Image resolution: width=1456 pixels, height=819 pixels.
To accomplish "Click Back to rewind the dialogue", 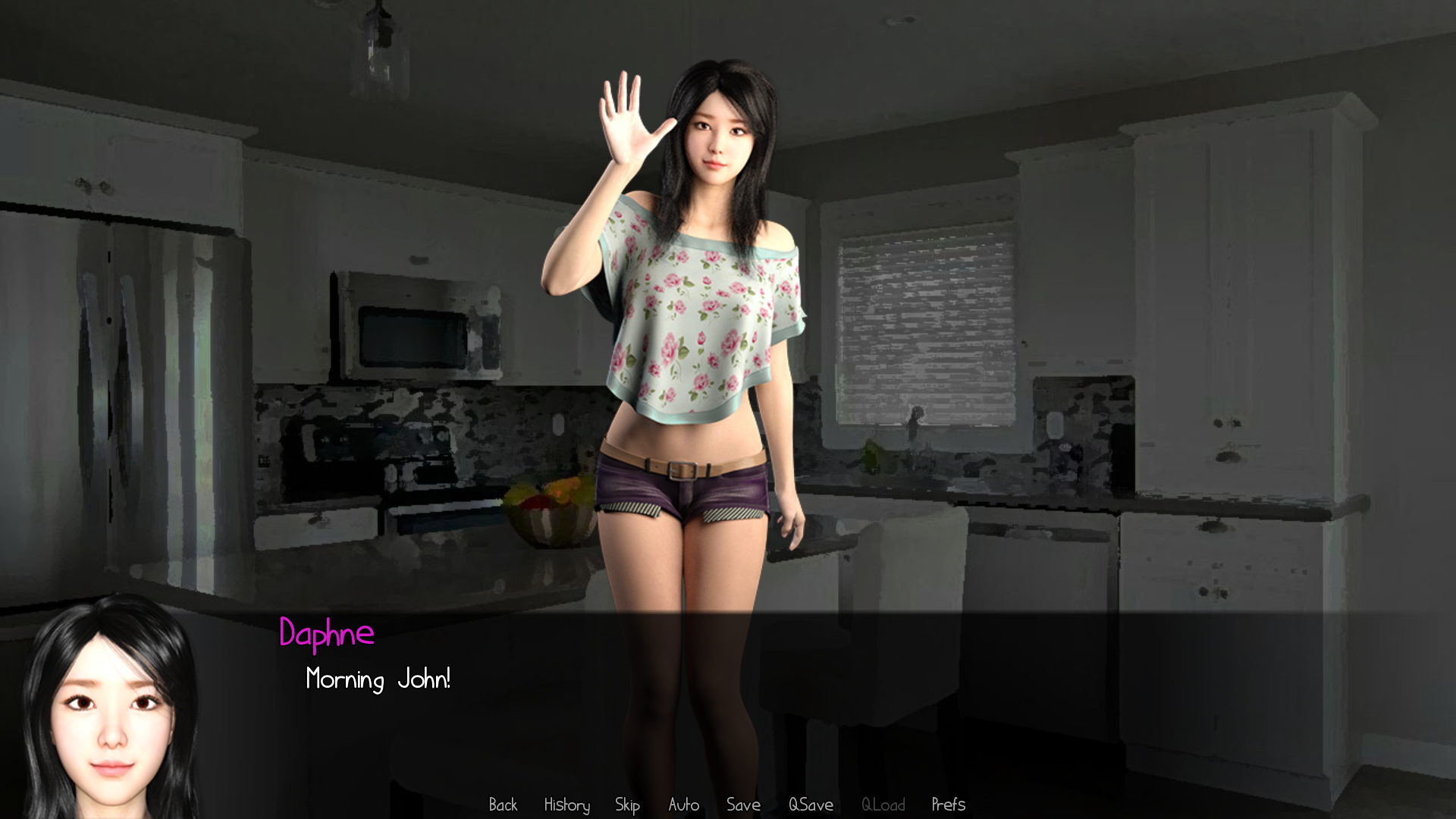I will pos(503,805).
